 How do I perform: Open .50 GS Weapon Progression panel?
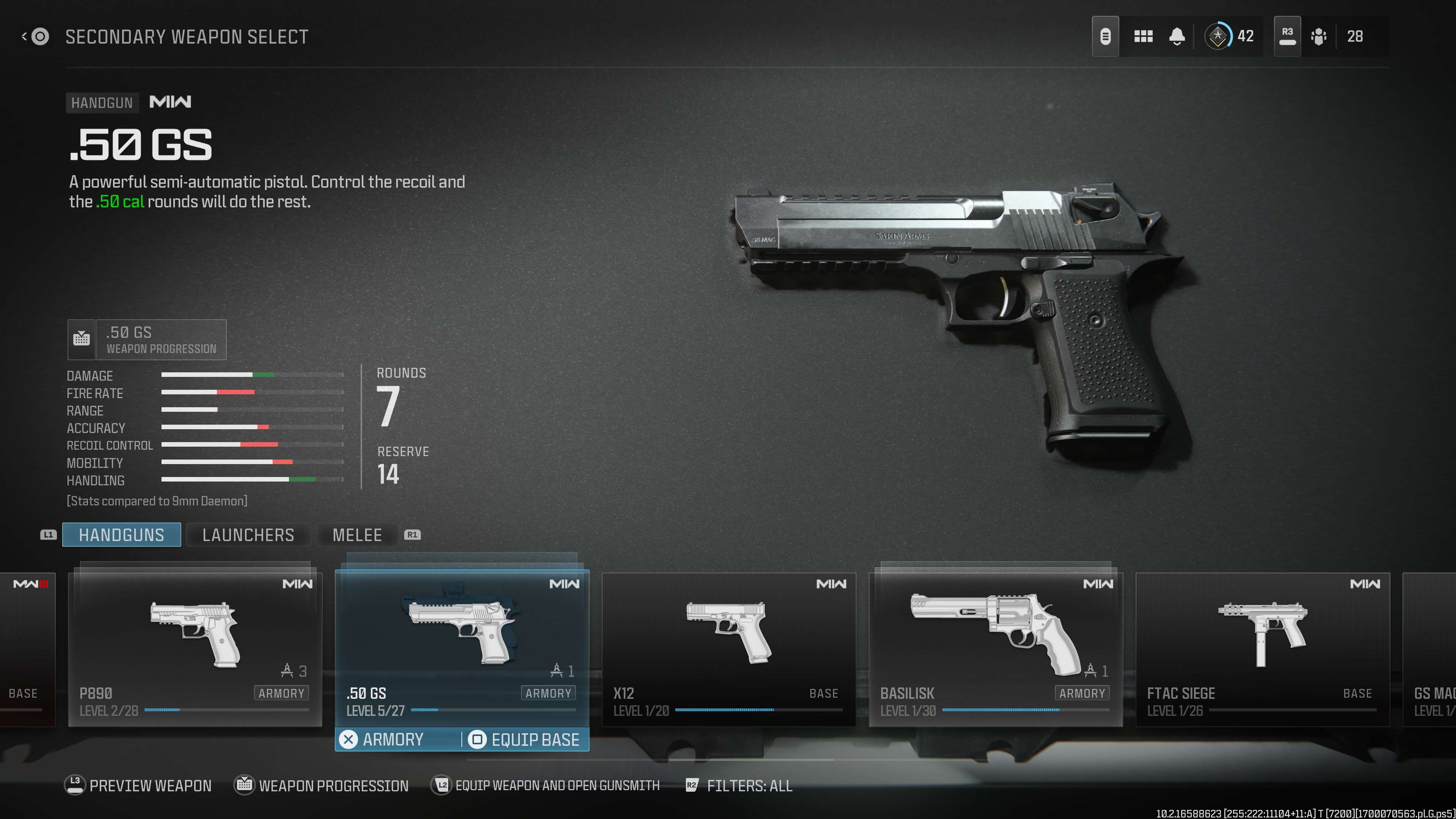(147, 340)
